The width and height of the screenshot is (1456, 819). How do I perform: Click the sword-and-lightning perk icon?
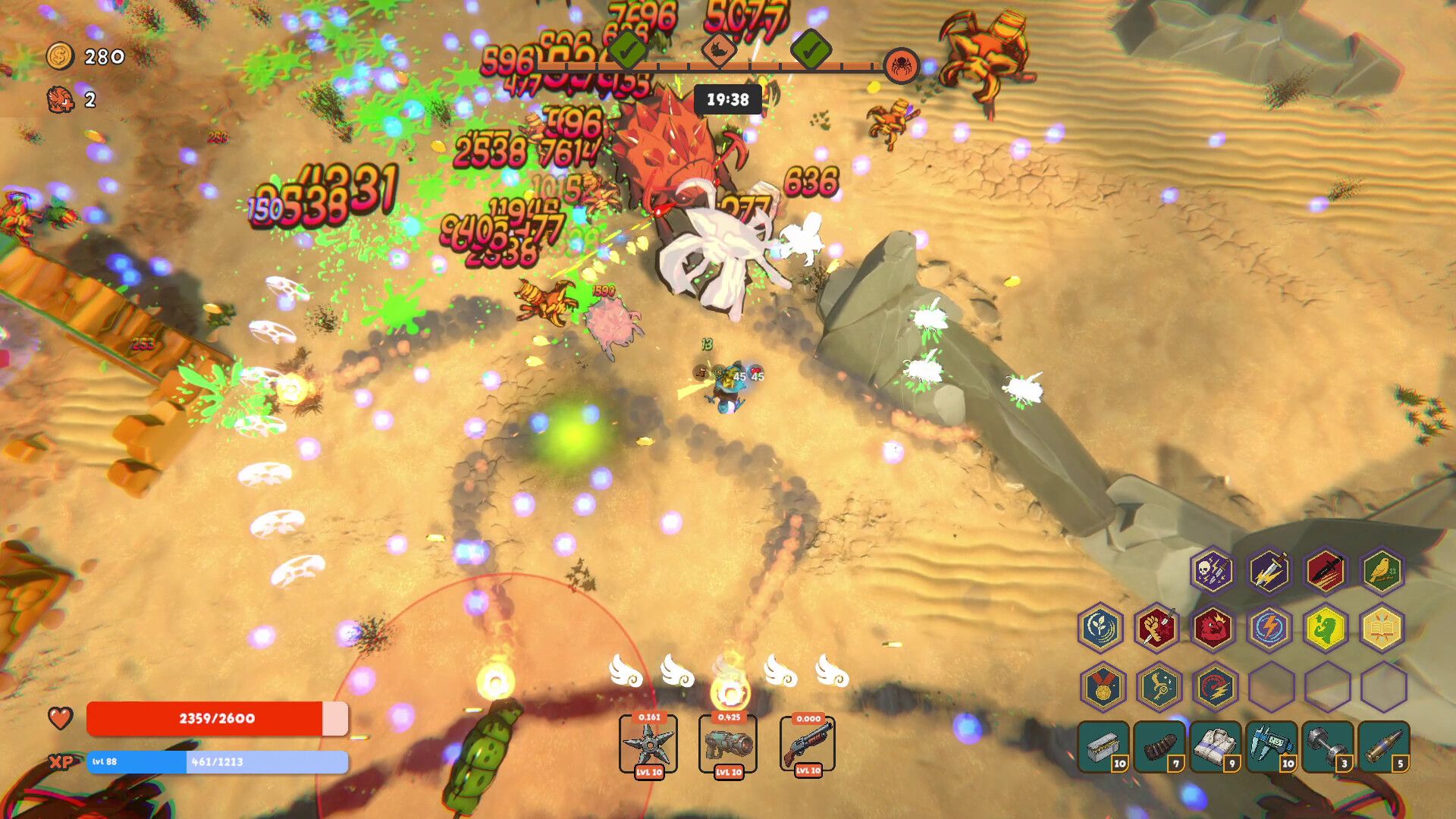(x=1268, y=573)
